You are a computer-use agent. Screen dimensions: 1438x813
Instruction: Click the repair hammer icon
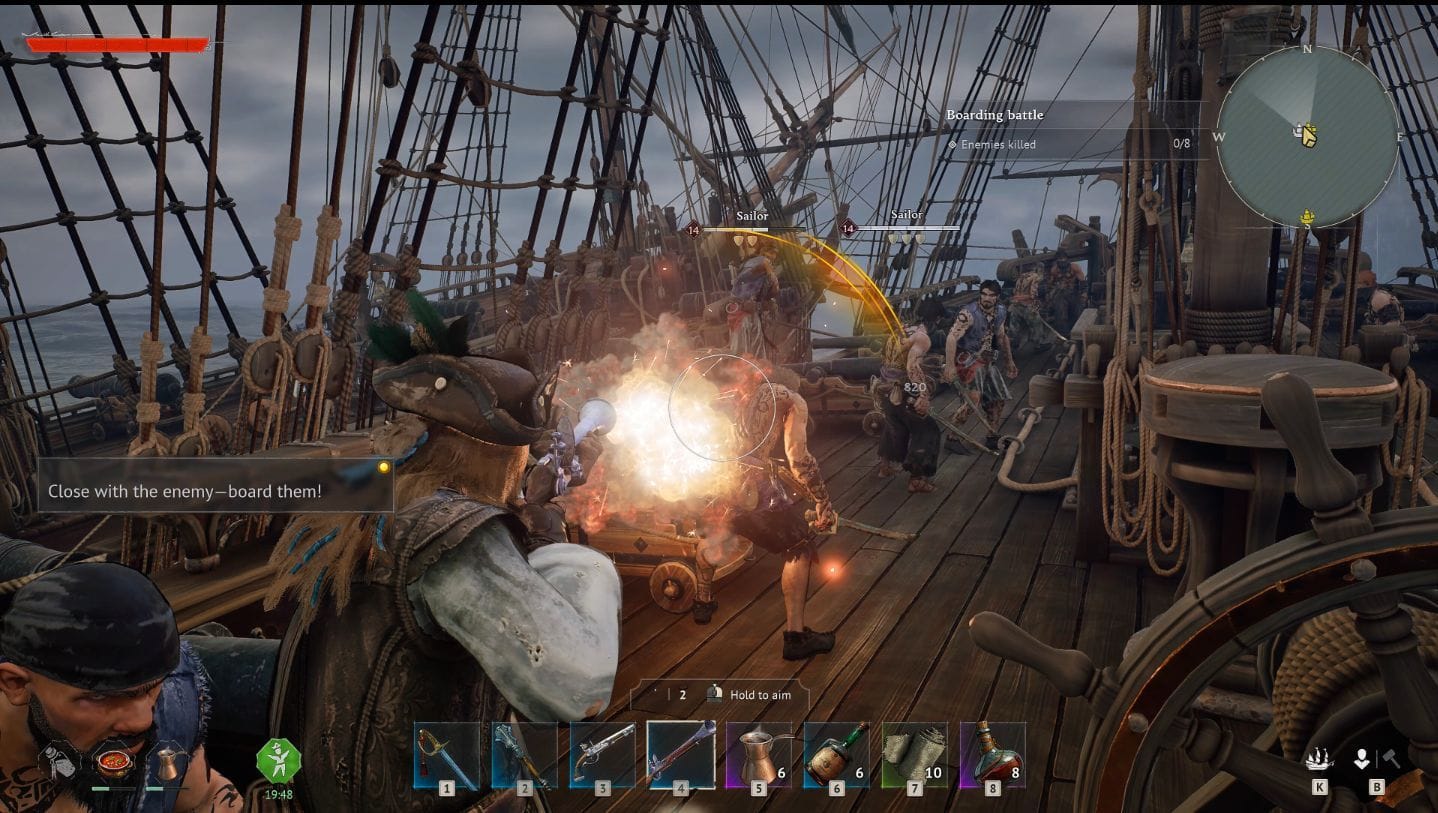click(x=1392, y=756)
